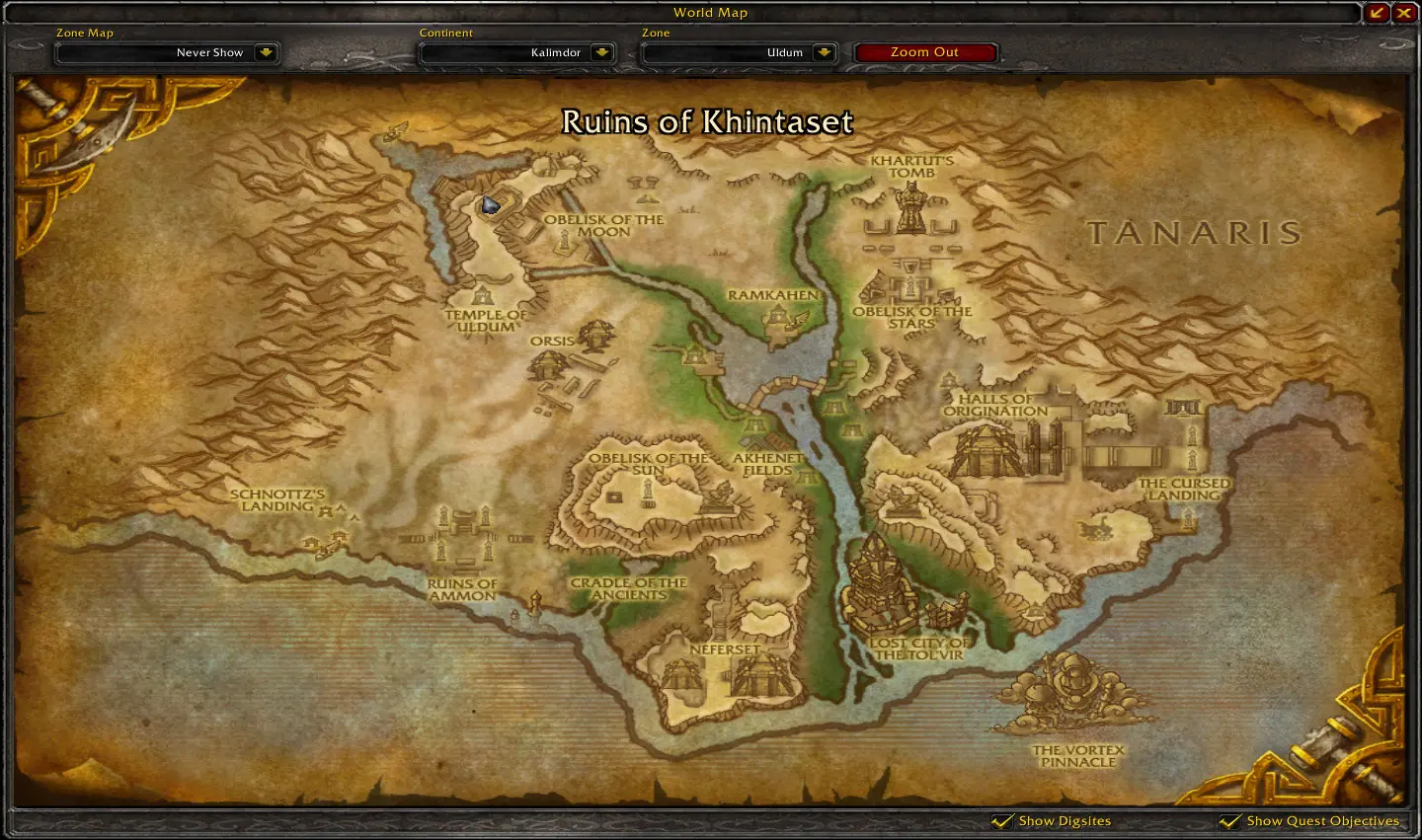Toggle the Show Quest Objectives checkbox

pyautogui.click(x=1230, y=821)
